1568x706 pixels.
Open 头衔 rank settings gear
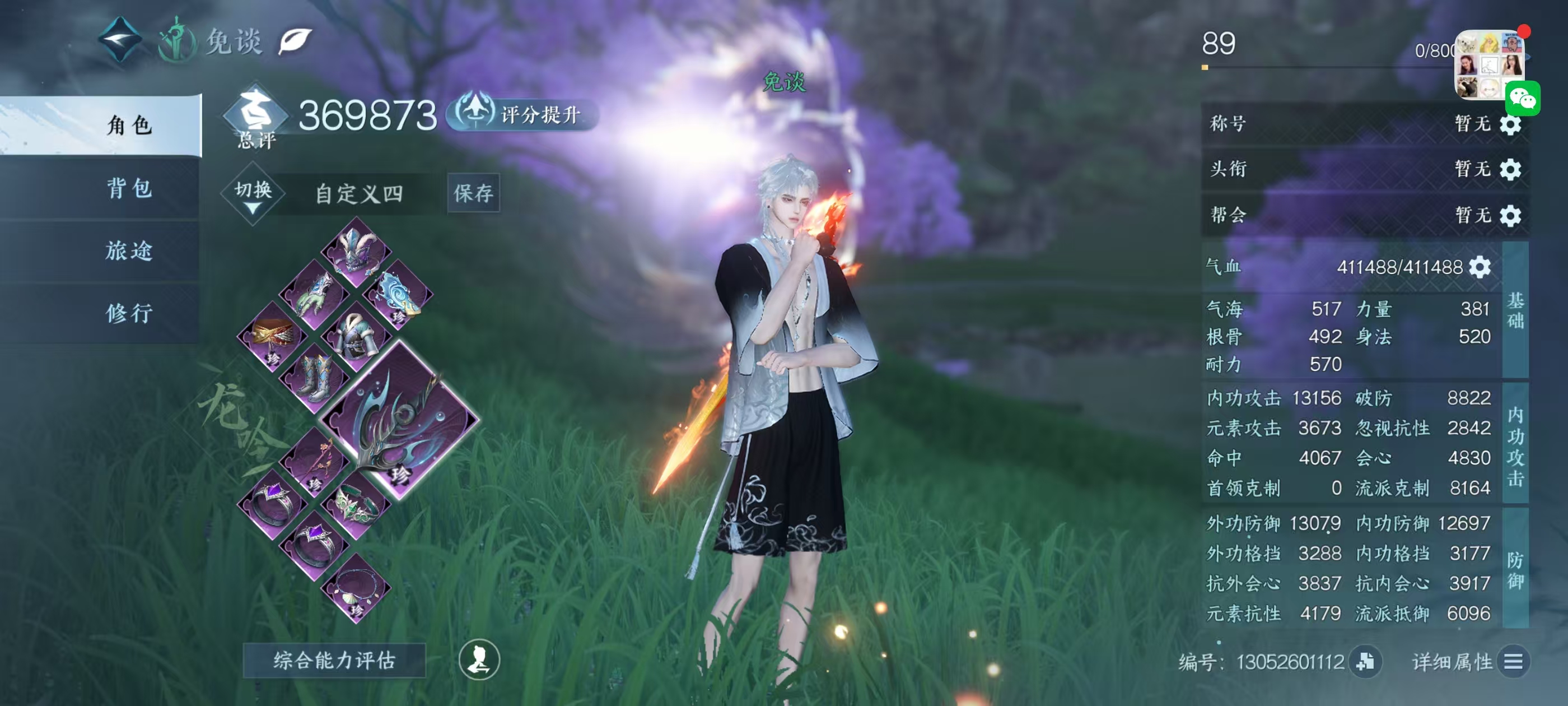pos(1510,169)
